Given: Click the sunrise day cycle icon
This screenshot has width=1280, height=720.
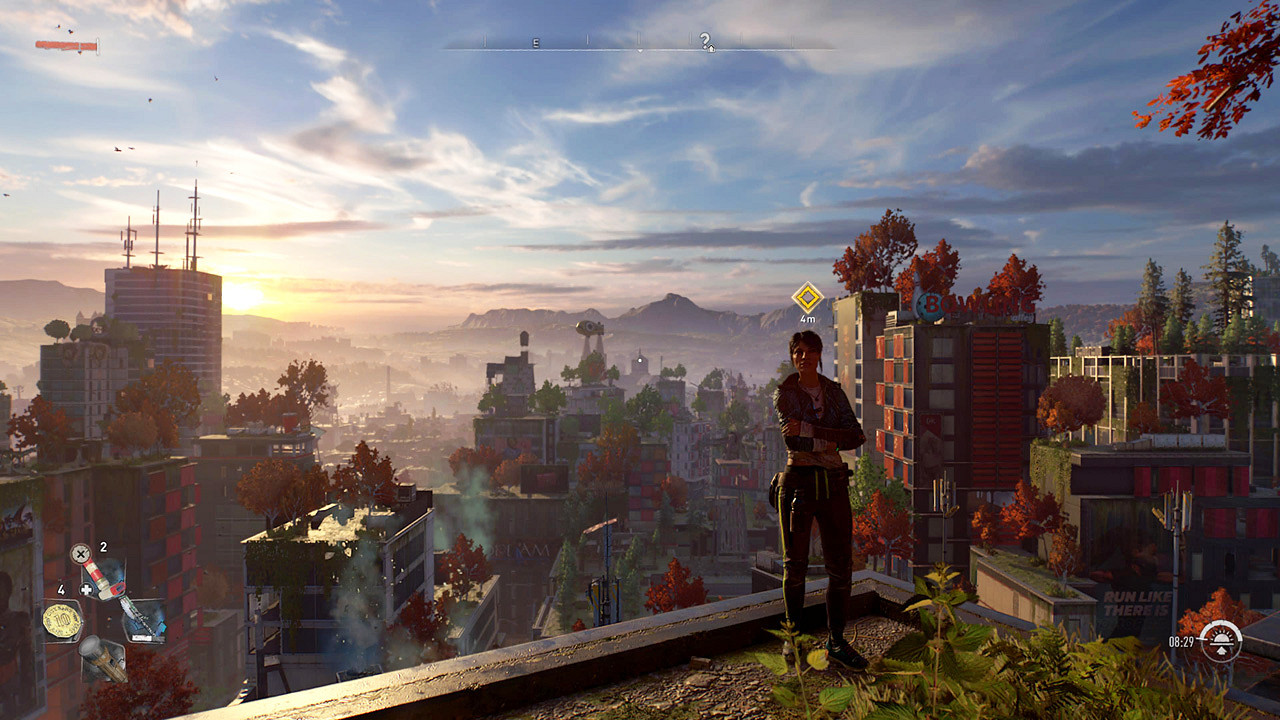Looking at the screenshot, I should [1220, 640].
